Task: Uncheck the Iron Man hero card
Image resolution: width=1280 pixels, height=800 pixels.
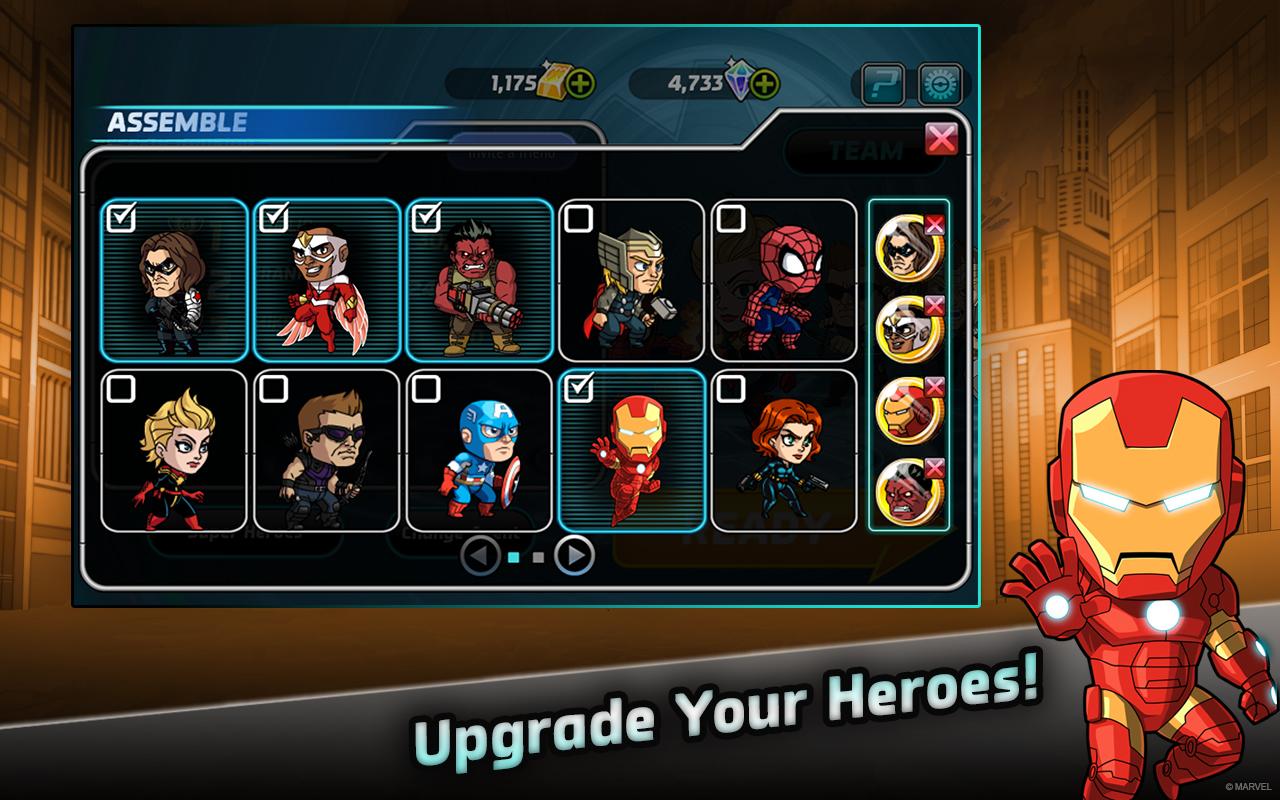Action: (x=631, y=450)
